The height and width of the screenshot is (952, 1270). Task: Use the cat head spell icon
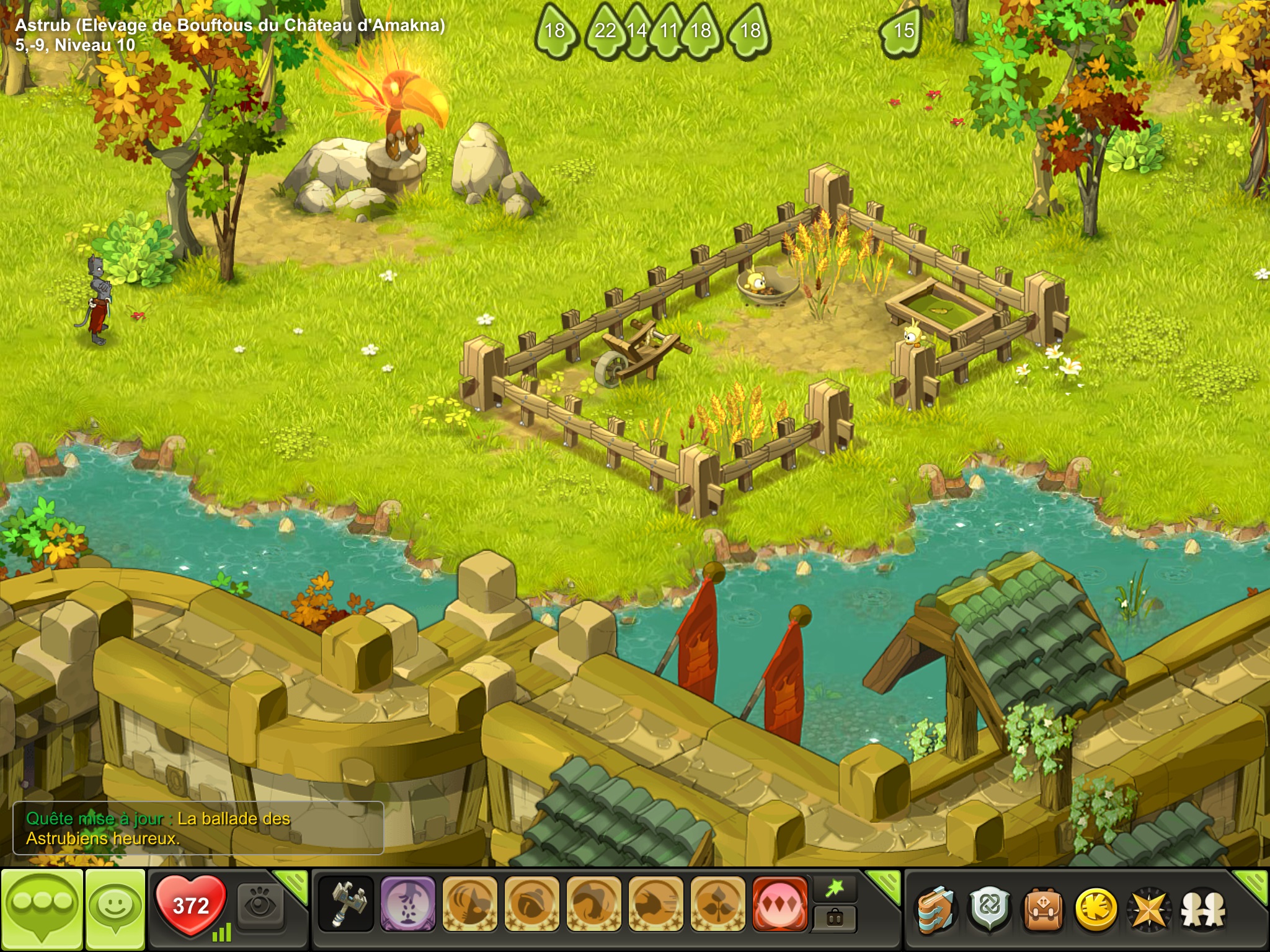469,904
